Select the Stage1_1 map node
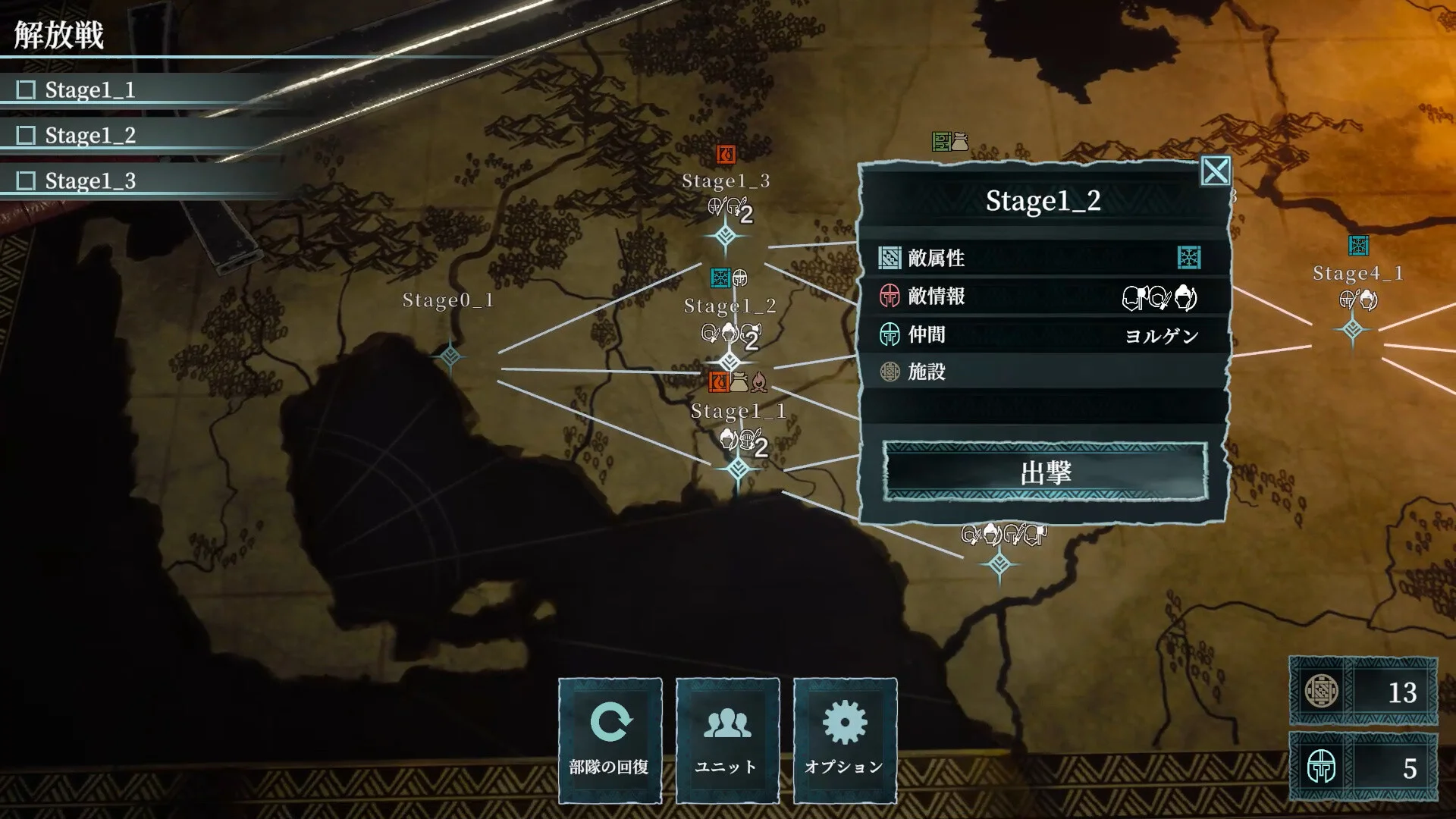This screenshot has width=1456, height=819. point(738,469)
